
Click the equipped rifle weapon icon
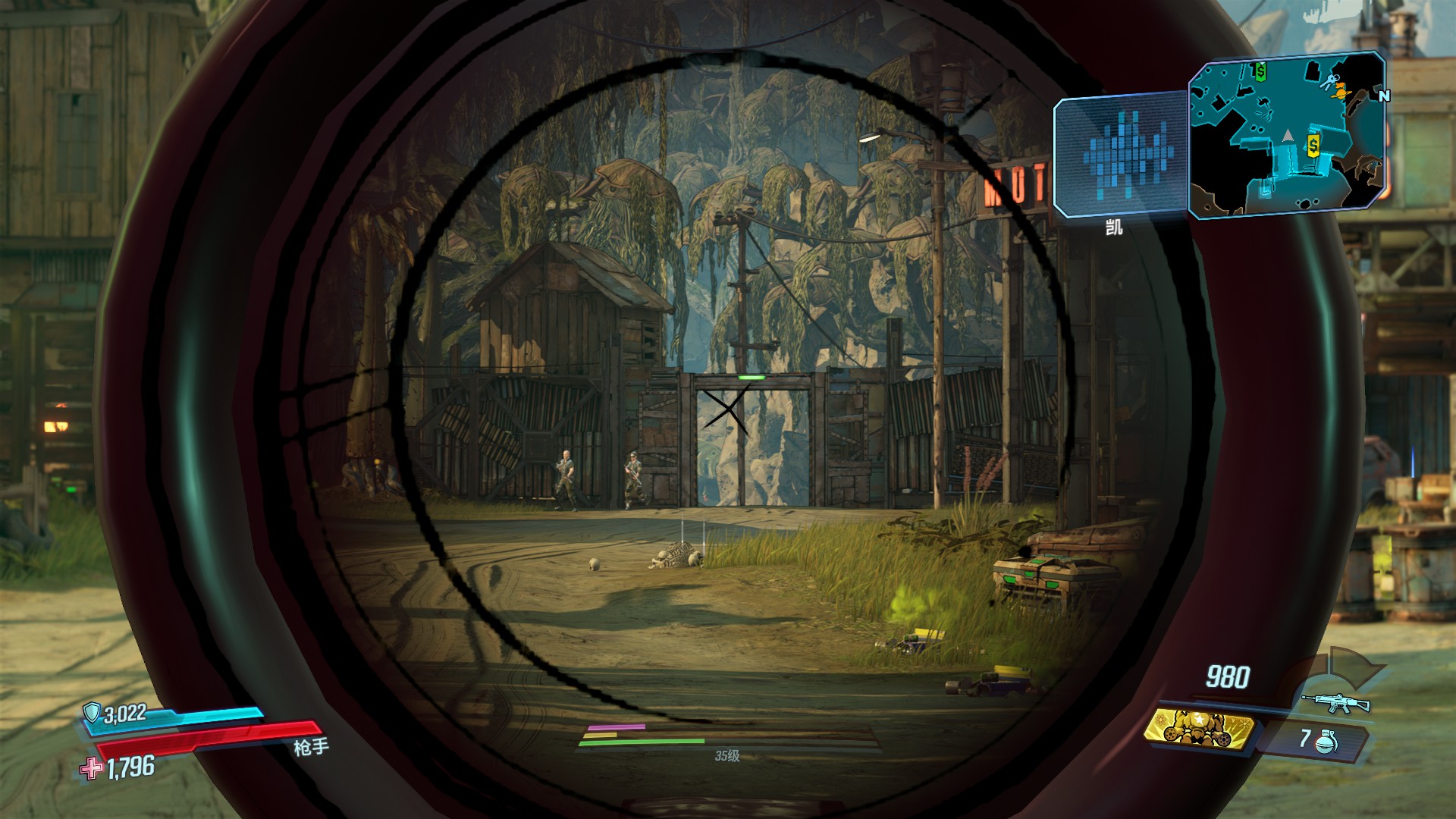(1335, 703)
